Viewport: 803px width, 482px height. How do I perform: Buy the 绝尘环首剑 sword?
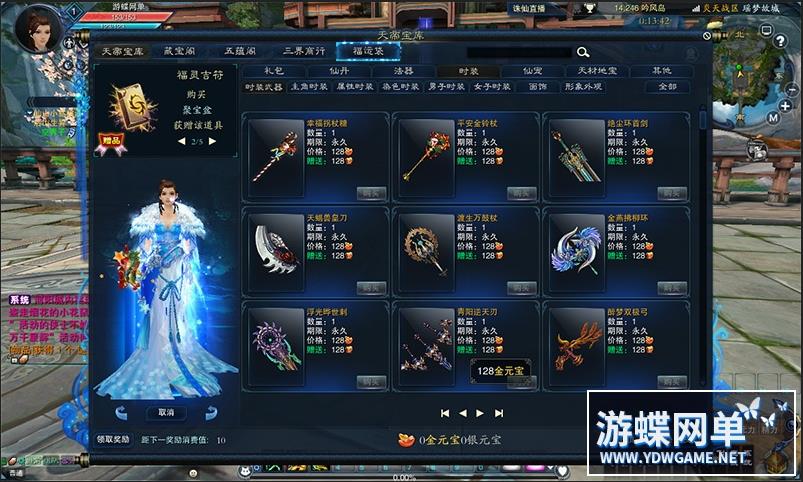click(x=669, y=192)
